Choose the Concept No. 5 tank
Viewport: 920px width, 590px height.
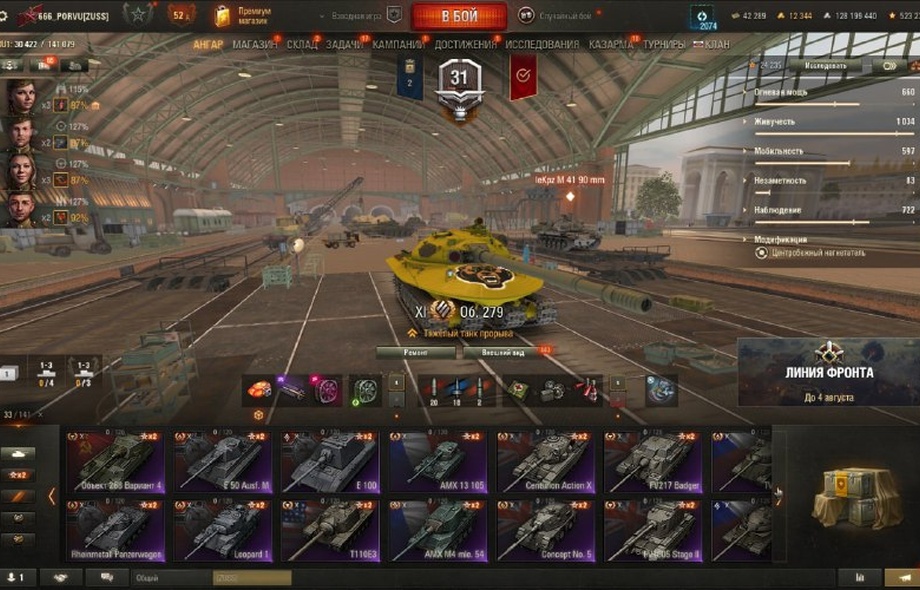544,531
